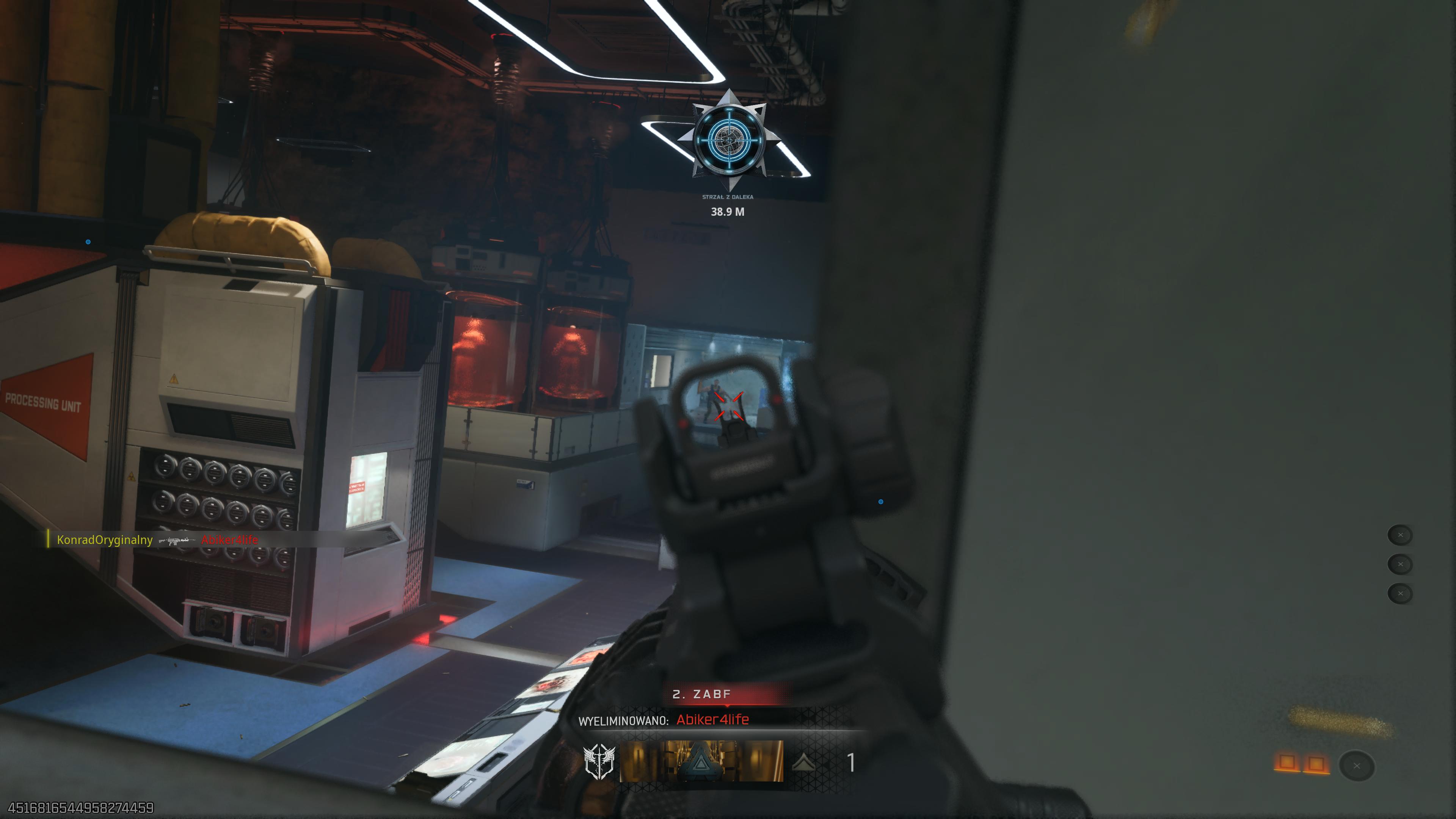Click the Strzał z daleka longshot medal
1456x819 pixels.
(x=728, y=140)
